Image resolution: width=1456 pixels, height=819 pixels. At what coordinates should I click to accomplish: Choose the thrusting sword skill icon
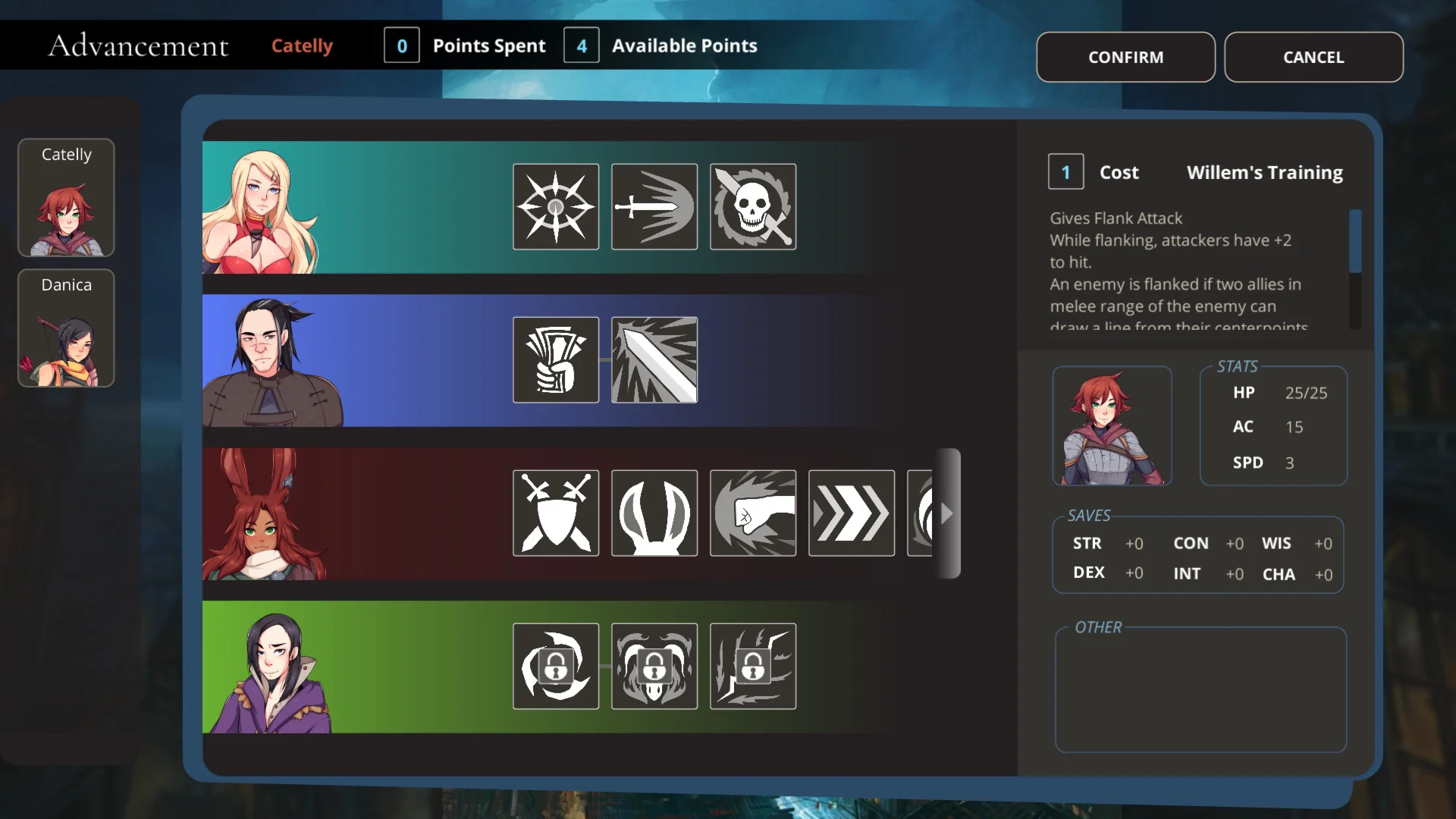pyautogui.click(x=654, y=206)
